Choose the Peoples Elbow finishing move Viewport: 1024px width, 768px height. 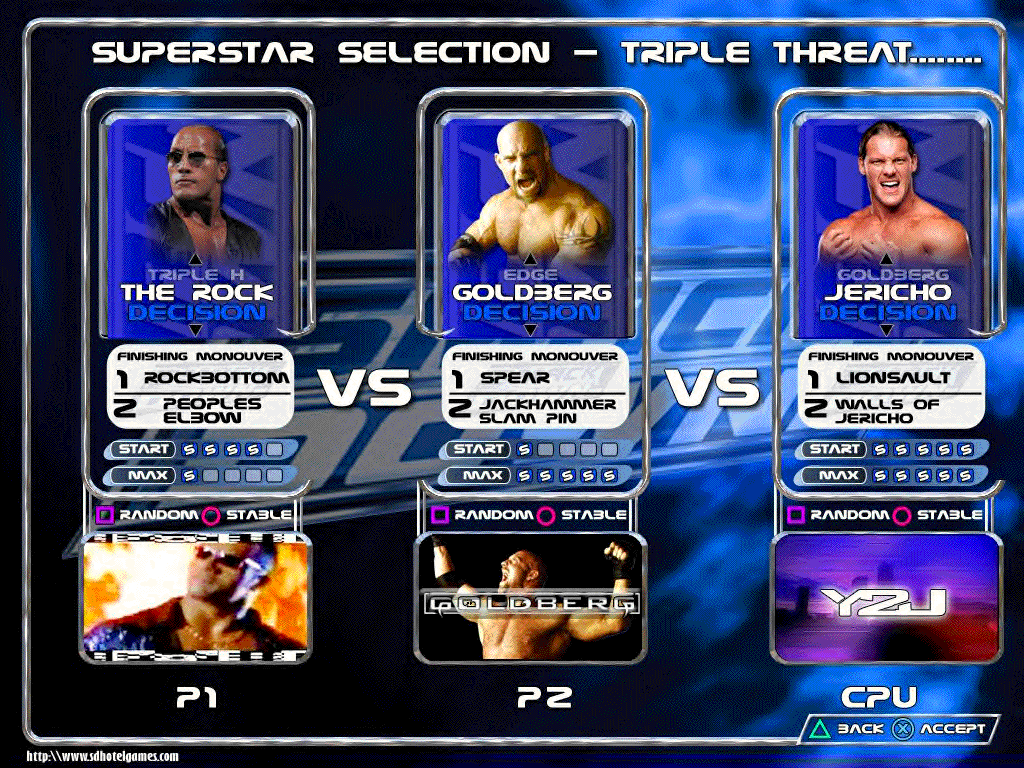[x=204, y=410]
